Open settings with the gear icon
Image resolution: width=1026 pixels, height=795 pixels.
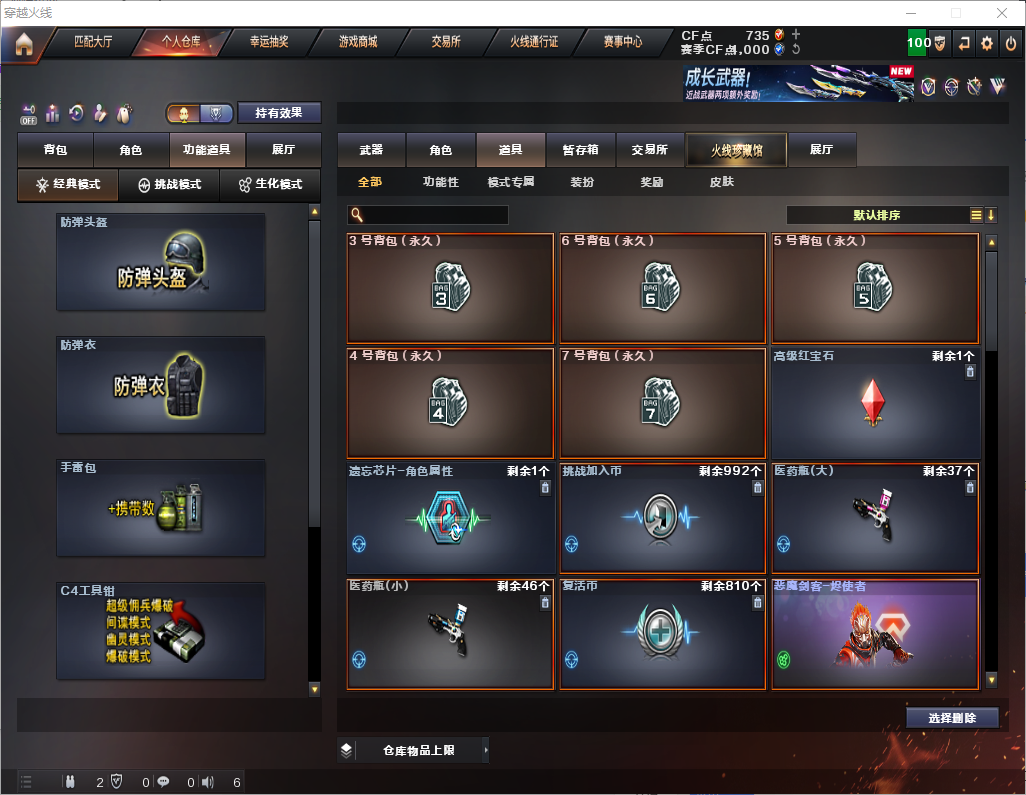coord(987,43)
